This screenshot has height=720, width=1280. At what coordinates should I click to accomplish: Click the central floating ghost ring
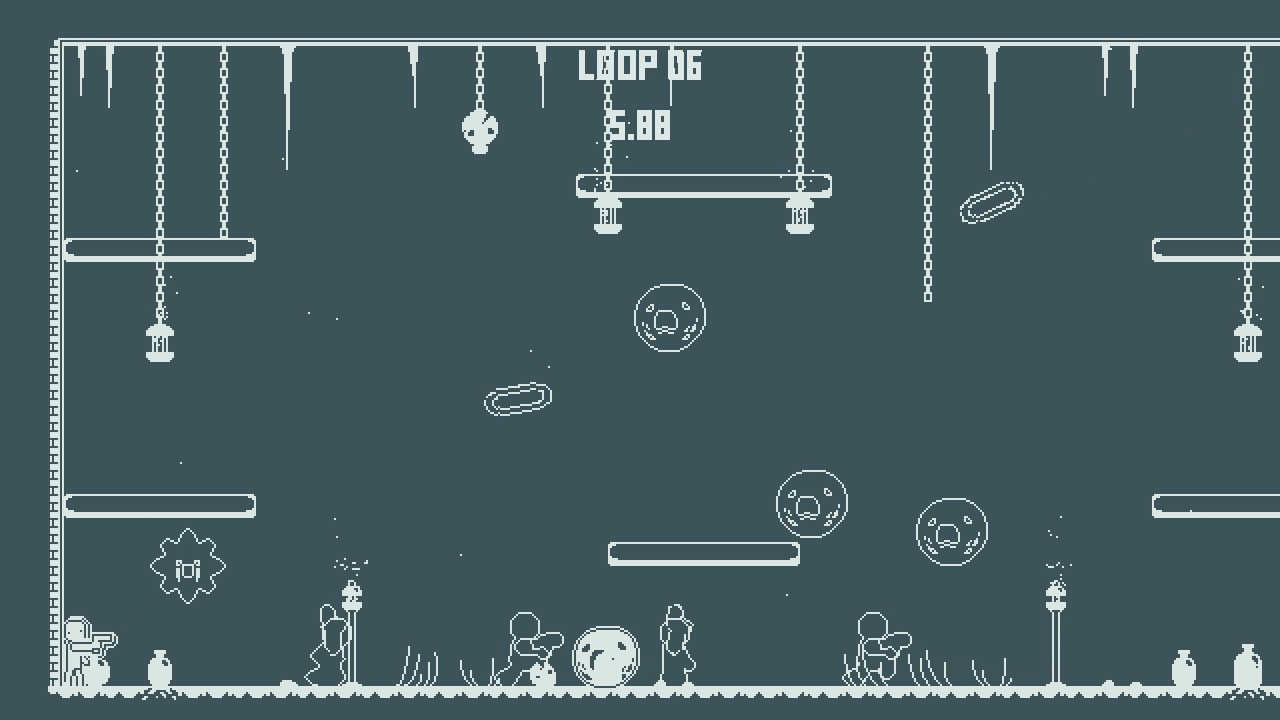click(670, 316)
